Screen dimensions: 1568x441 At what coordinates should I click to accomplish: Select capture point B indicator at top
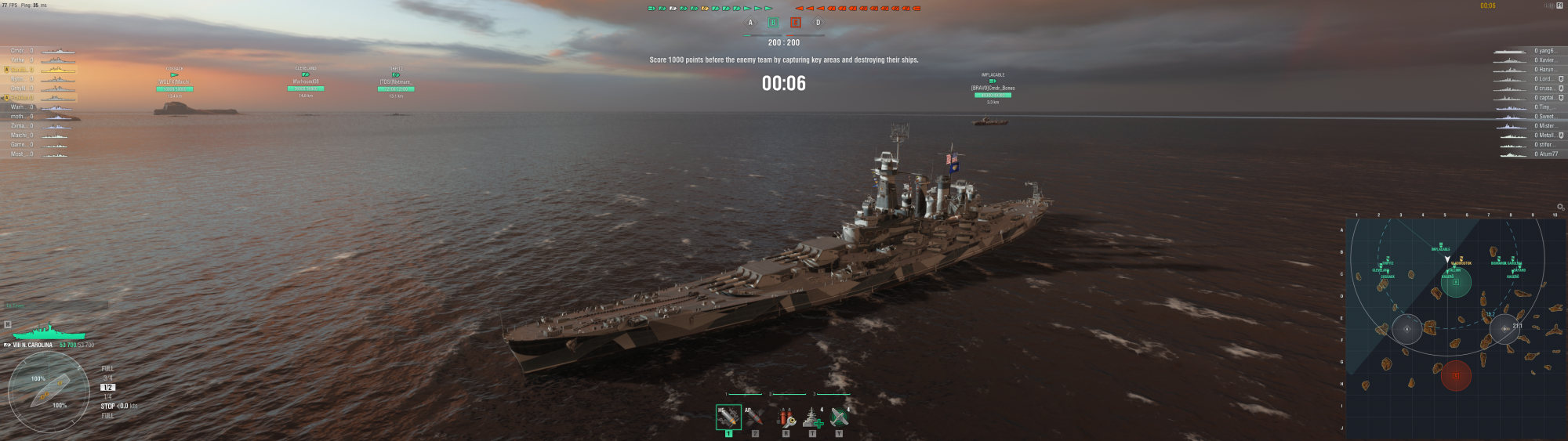coord(773,23)
